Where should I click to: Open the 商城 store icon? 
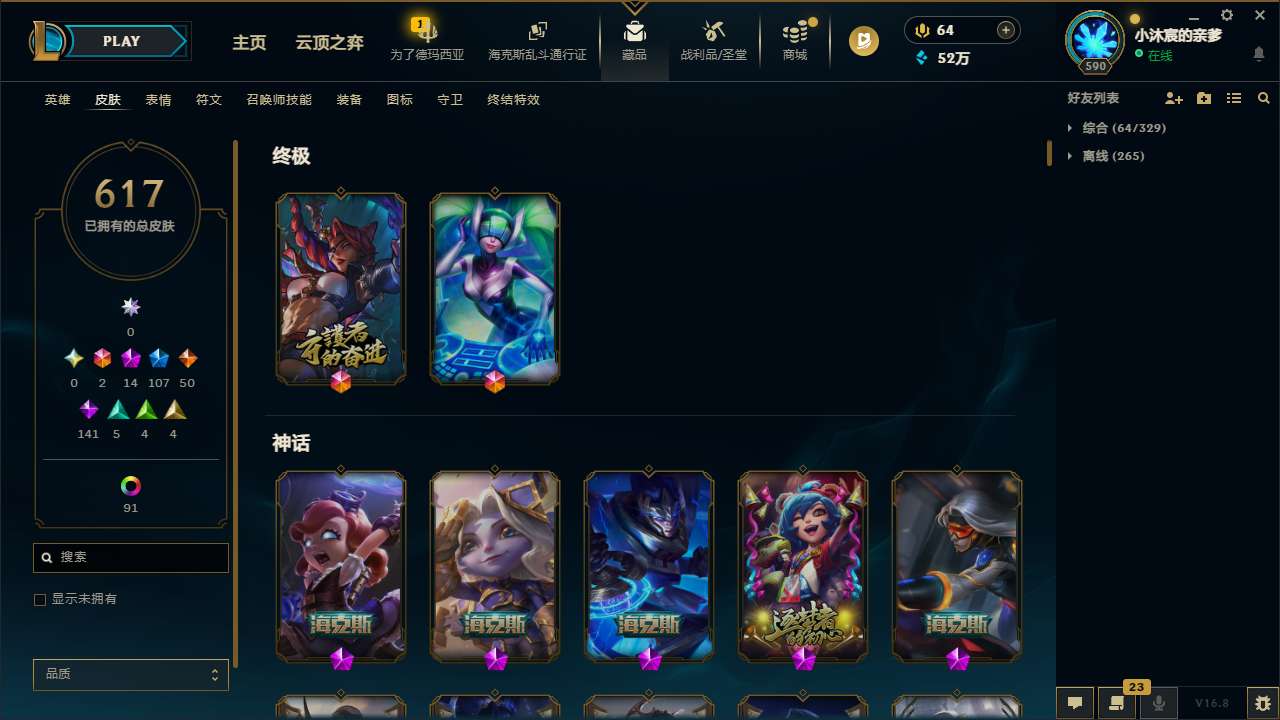794,40
